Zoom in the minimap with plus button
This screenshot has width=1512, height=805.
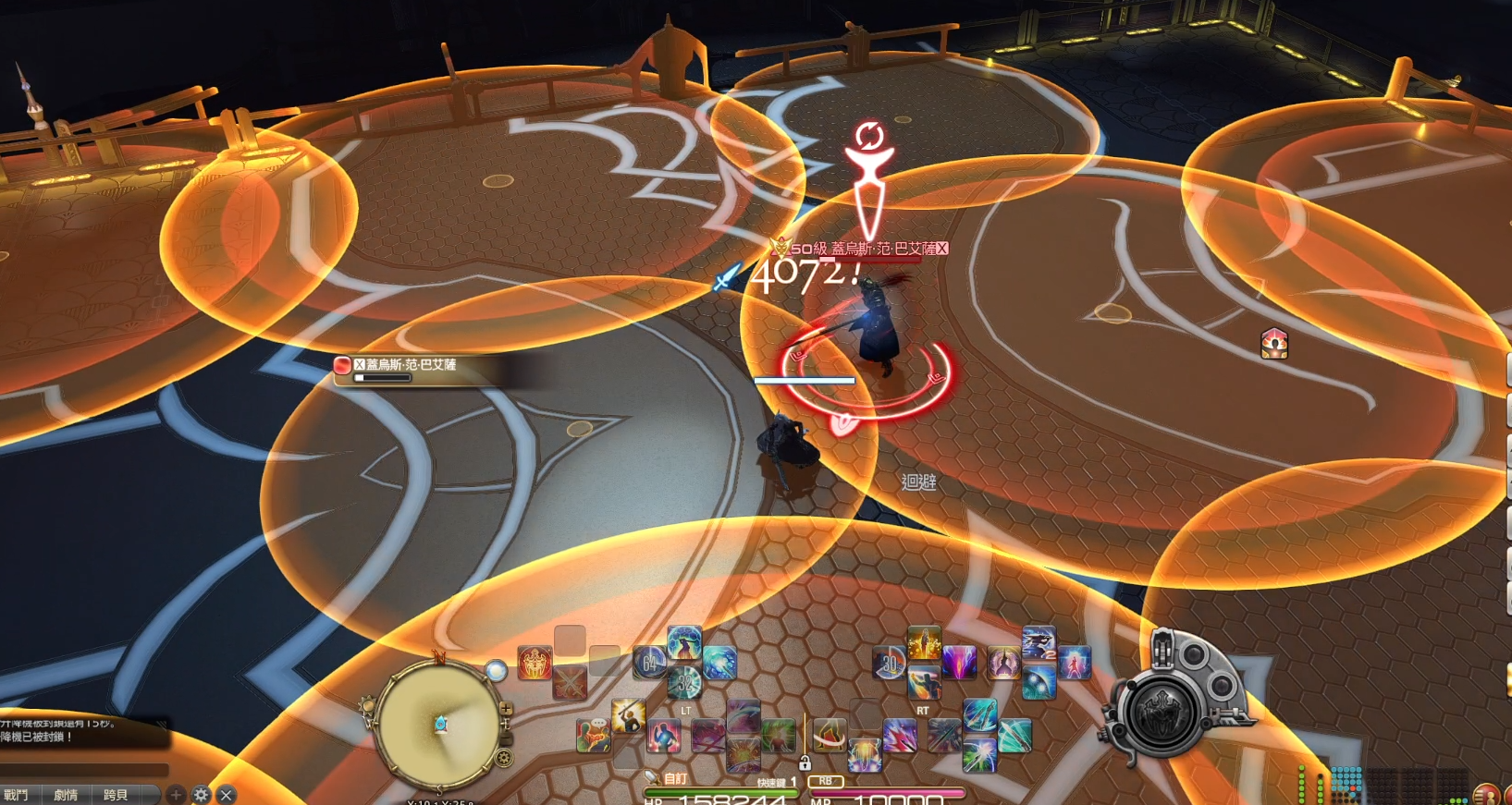coord(506,709)
